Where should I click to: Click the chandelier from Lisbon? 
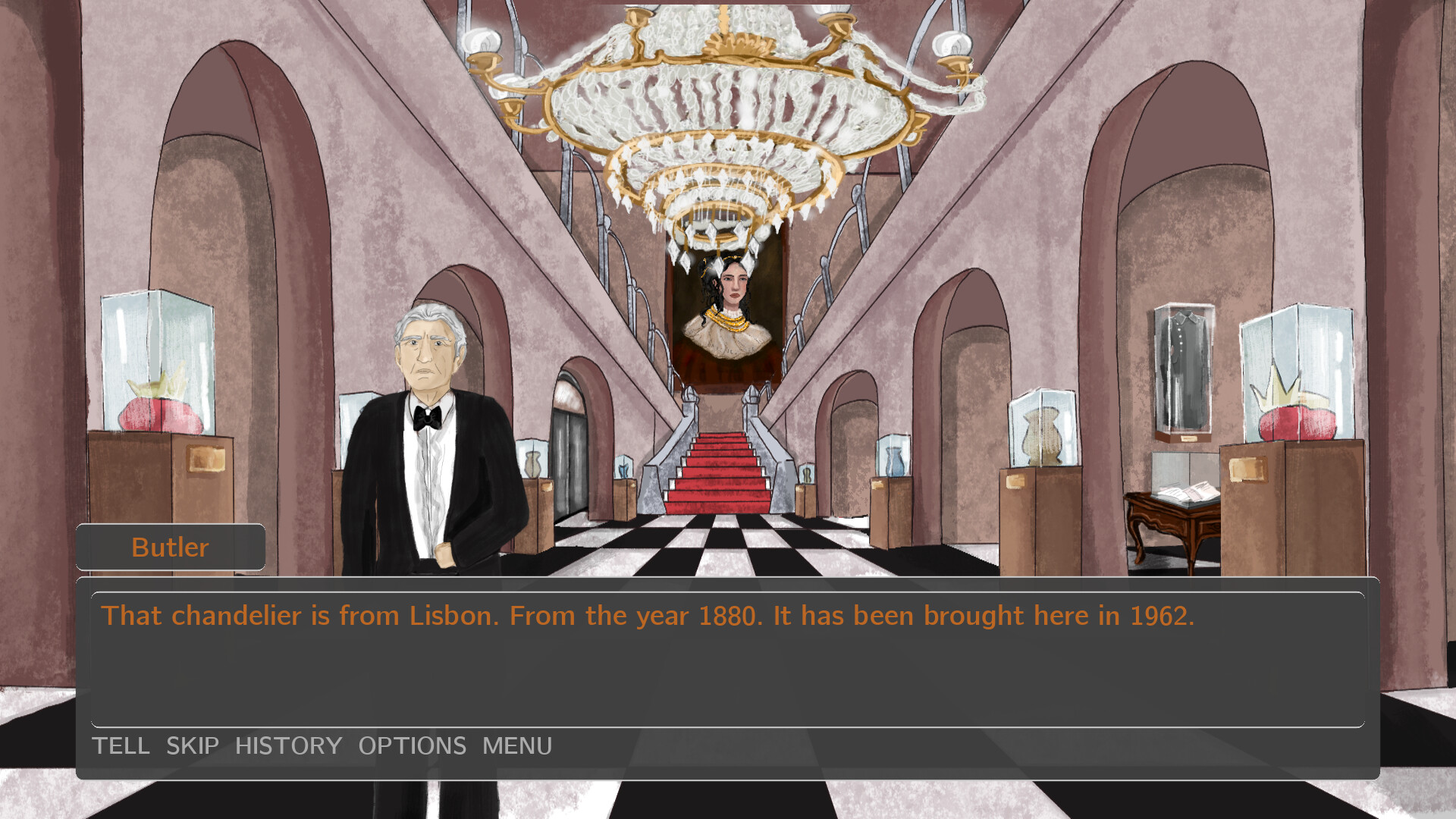pyautogui.click(x=728, y=114)
